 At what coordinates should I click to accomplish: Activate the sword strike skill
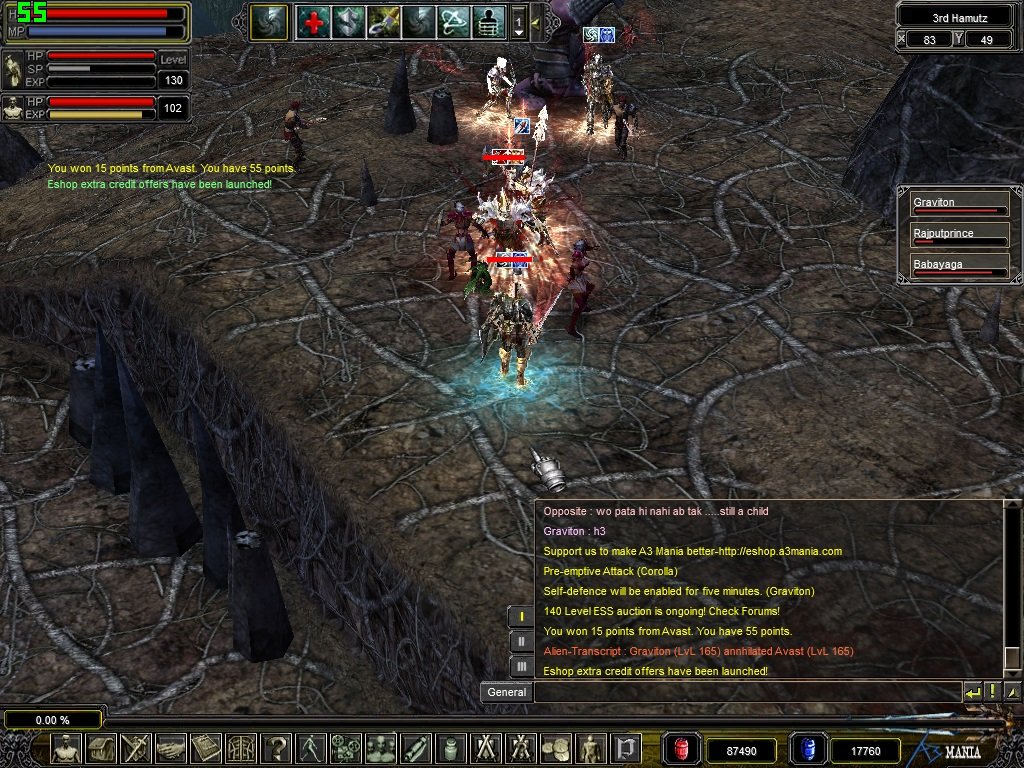384,22
